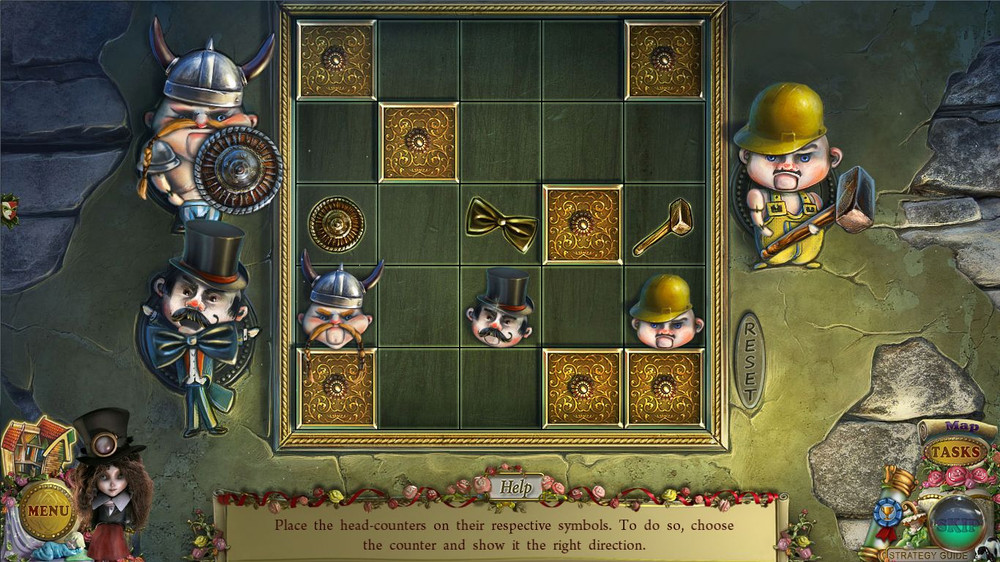The image size is (1000, 562).
Task: Click the round shield symbol tile
Action: coord(336,223)
